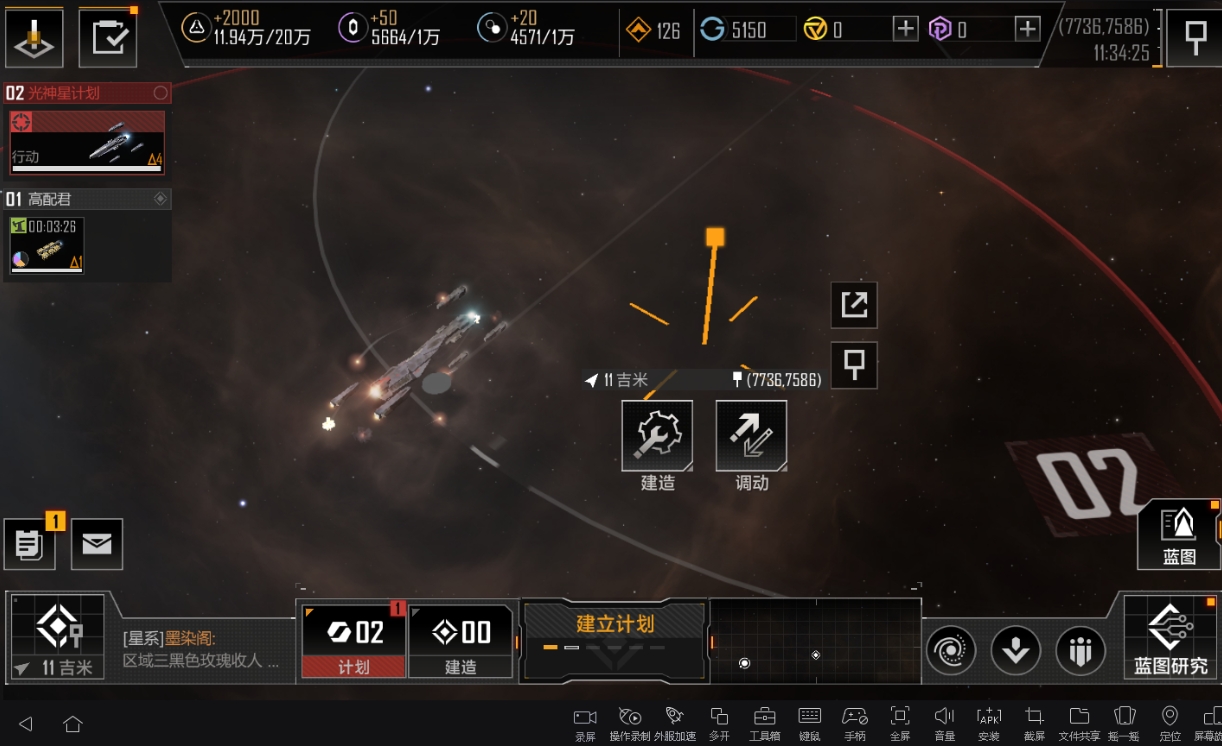Switch to the 计划 plans tab
This screenshot has width=1222, height=747.
tap(354, 641)
